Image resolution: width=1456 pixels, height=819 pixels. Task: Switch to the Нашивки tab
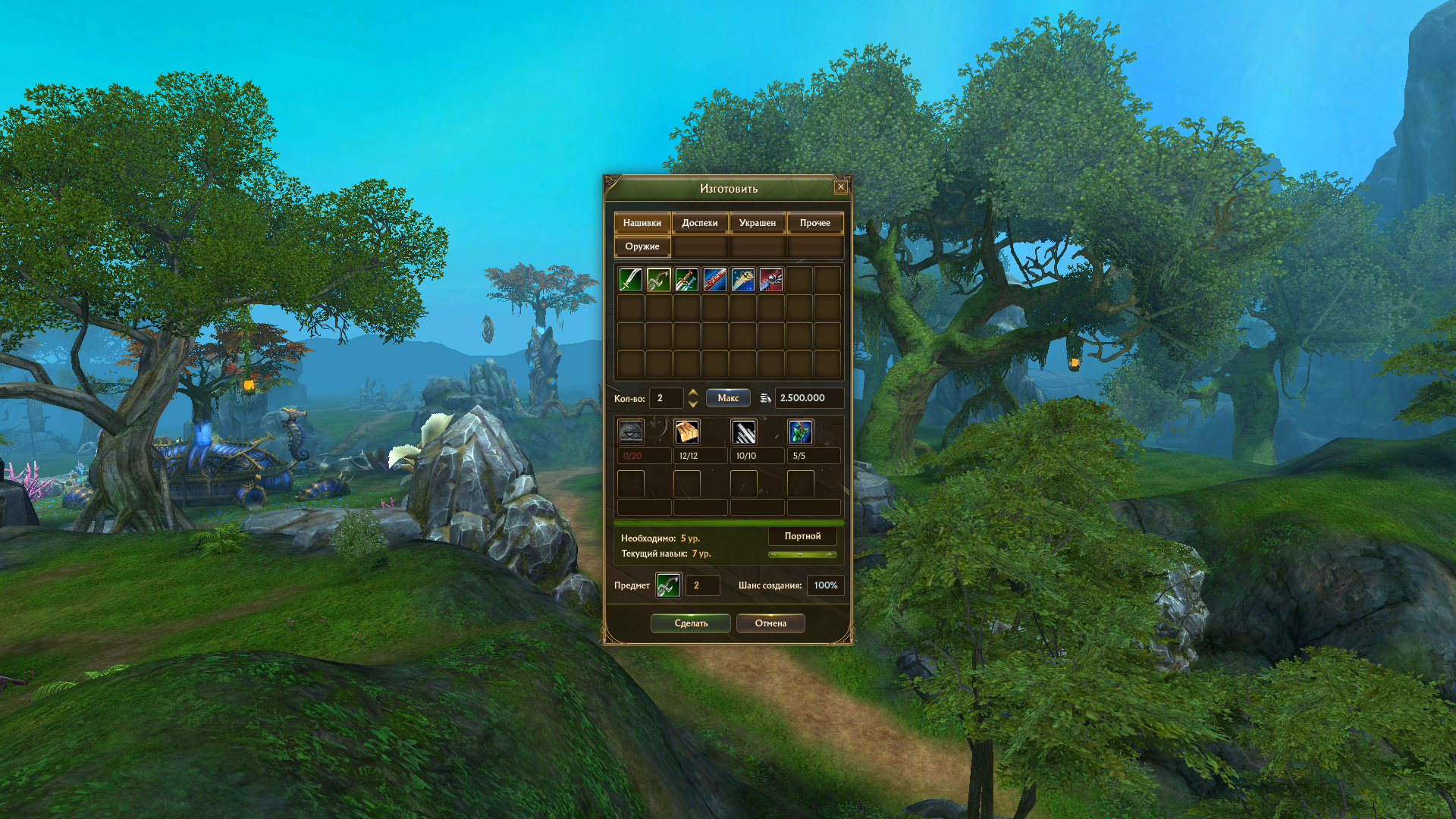(642, 223)
